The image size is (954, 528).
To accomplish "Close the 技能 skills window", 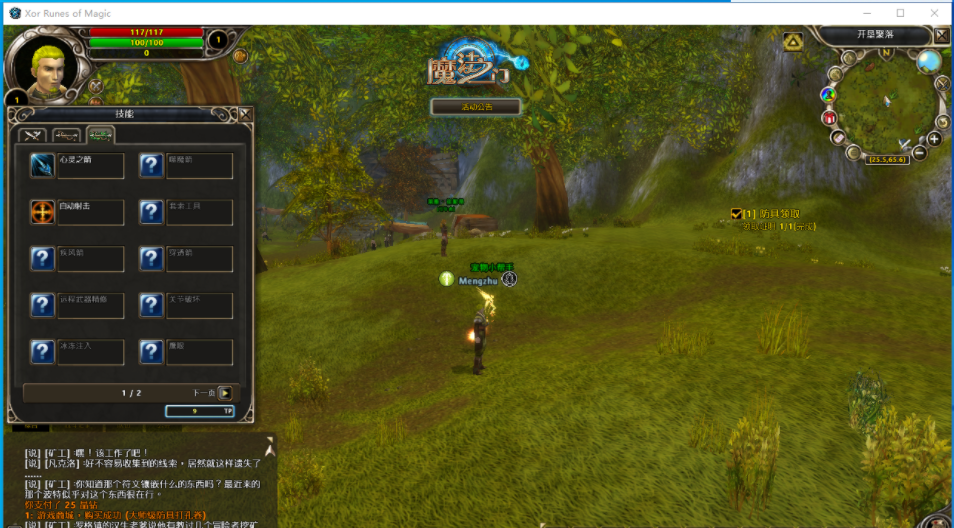I will click(245, 115).
